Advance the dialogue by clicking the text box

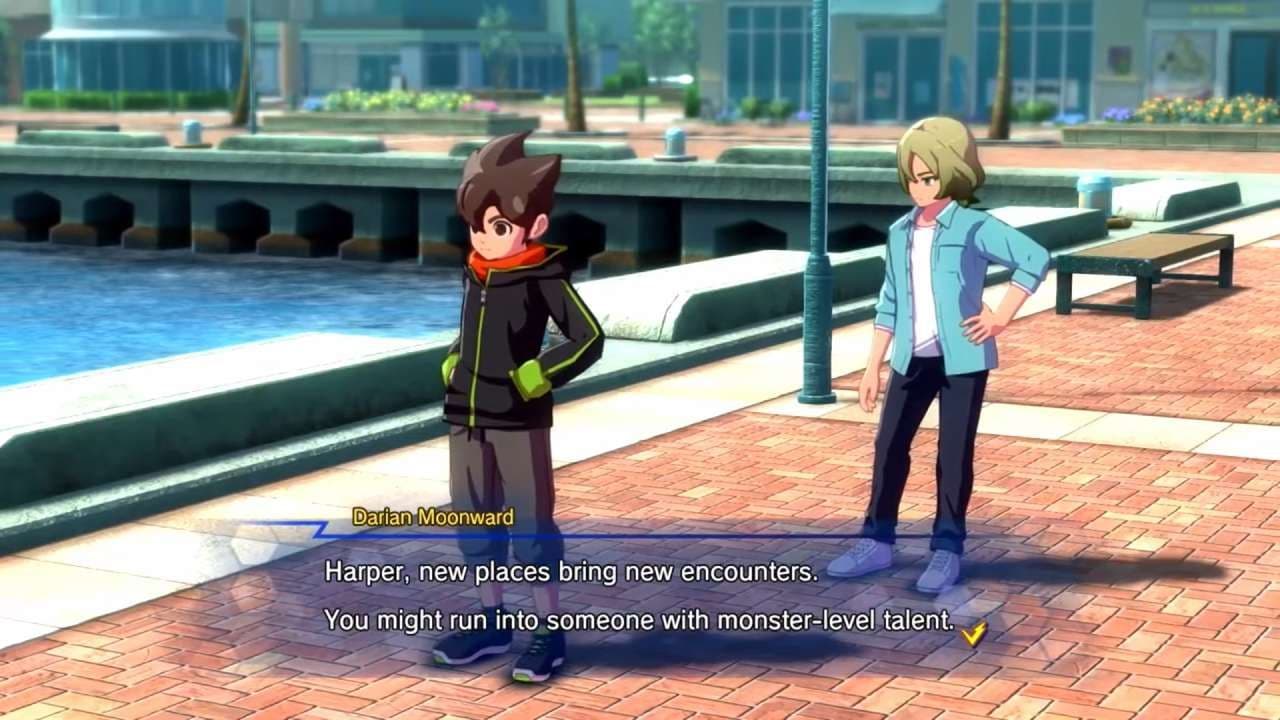pos(640,595)
